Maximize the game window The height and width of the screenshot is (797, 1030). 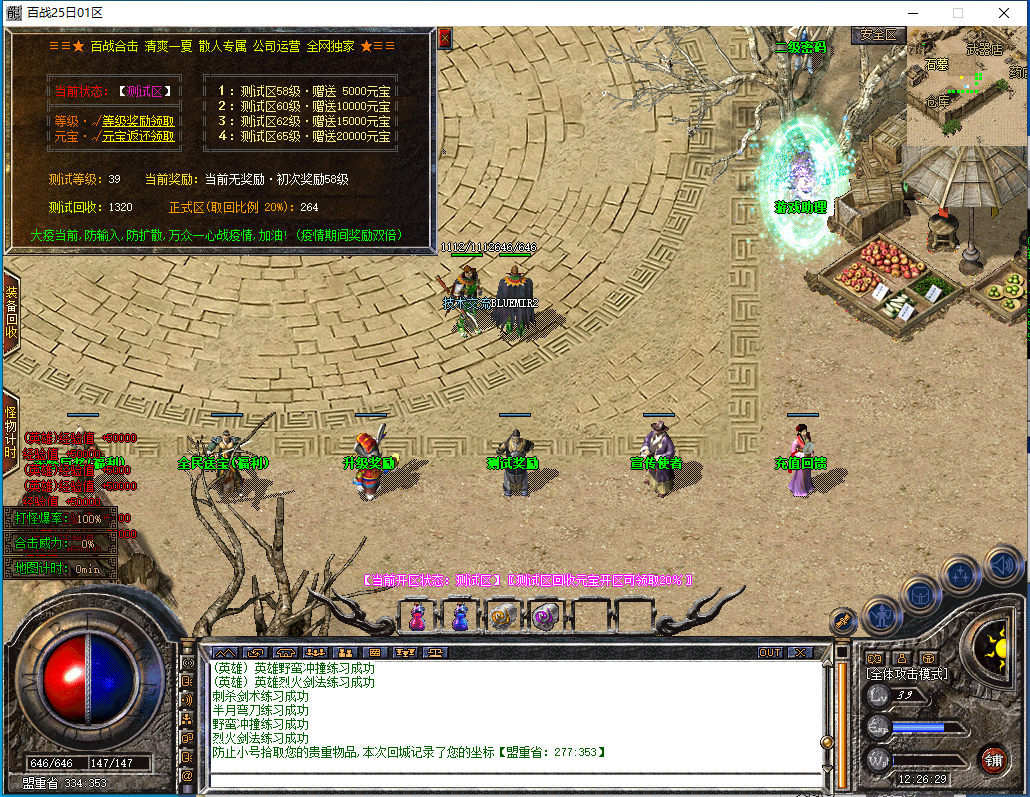click(x=957, y=13)
